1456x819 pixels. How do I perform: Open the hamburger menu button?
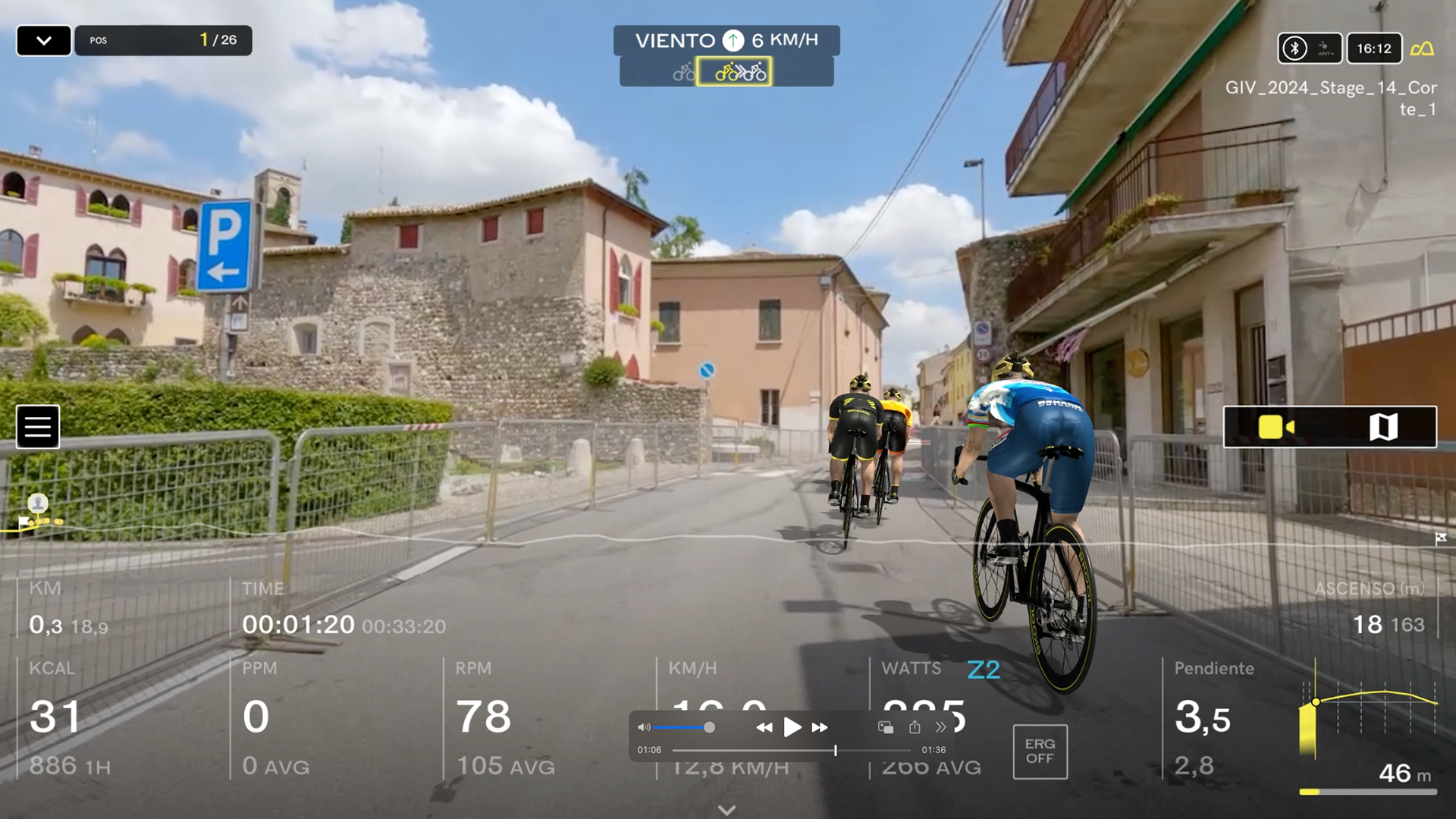click(38, 427)
